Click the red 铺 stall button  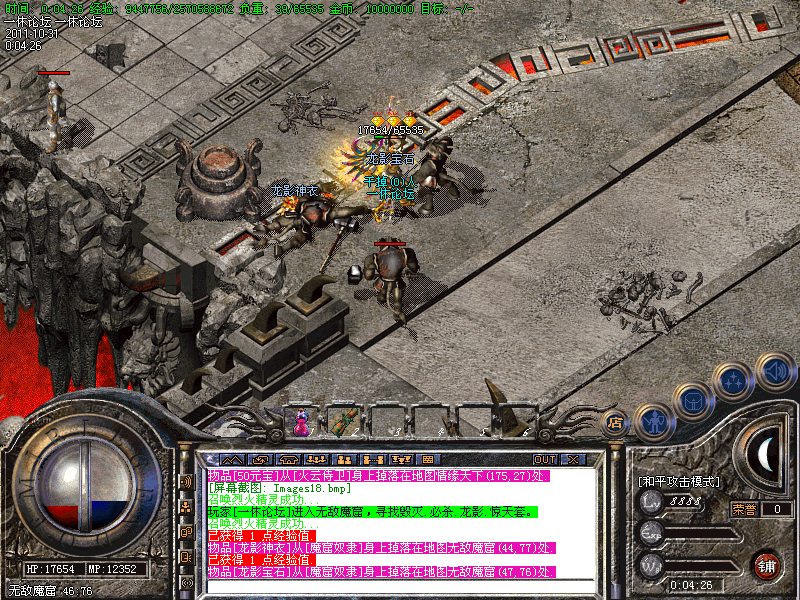pos(767,564)
